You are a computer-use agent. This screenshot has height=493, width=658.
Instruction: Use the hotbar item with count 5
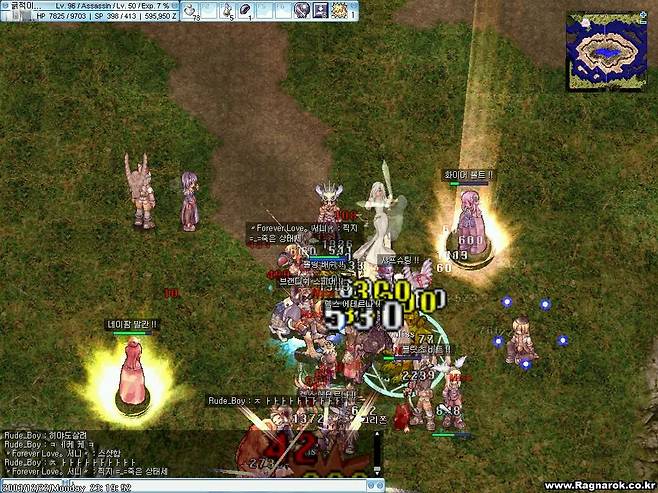point(227,10)
